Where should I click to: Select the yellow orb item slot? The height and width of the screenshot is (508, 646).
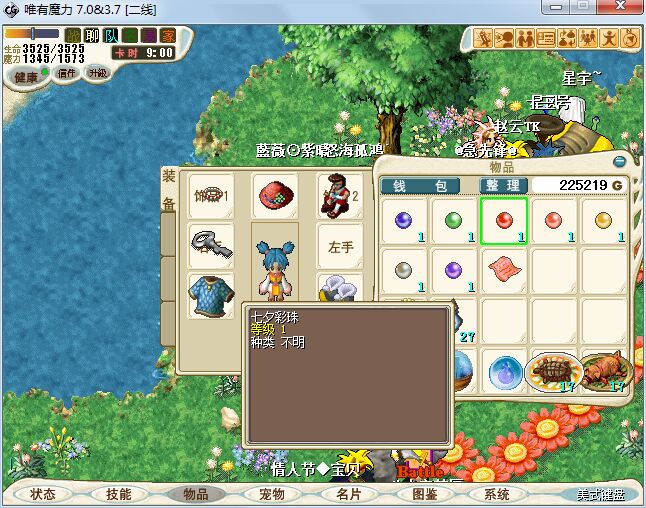coord(604,221)
